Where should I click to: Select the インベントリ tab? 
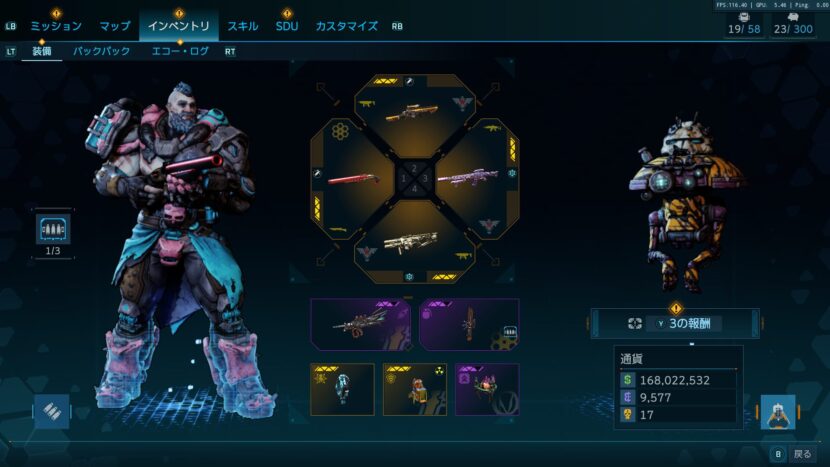point(178,26)
